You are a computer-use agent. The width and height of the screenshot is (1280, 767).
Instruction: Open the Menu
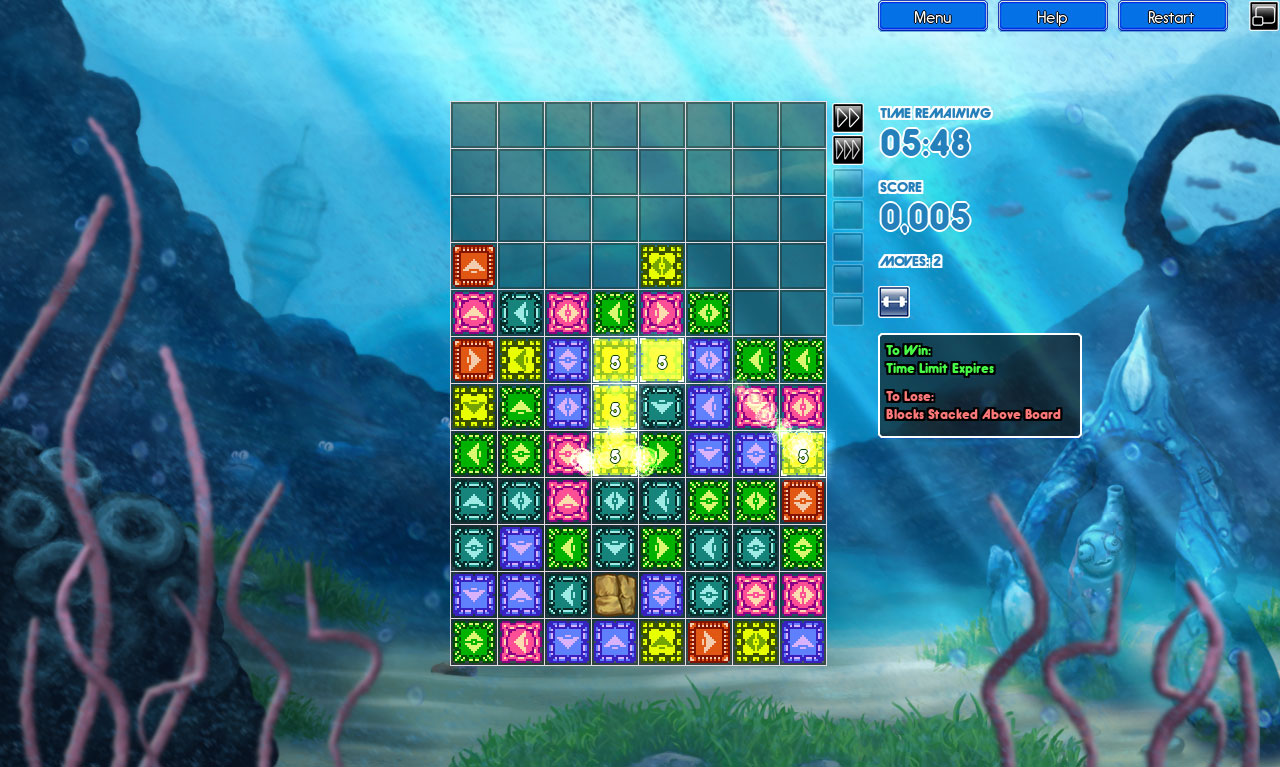point(932,16)
